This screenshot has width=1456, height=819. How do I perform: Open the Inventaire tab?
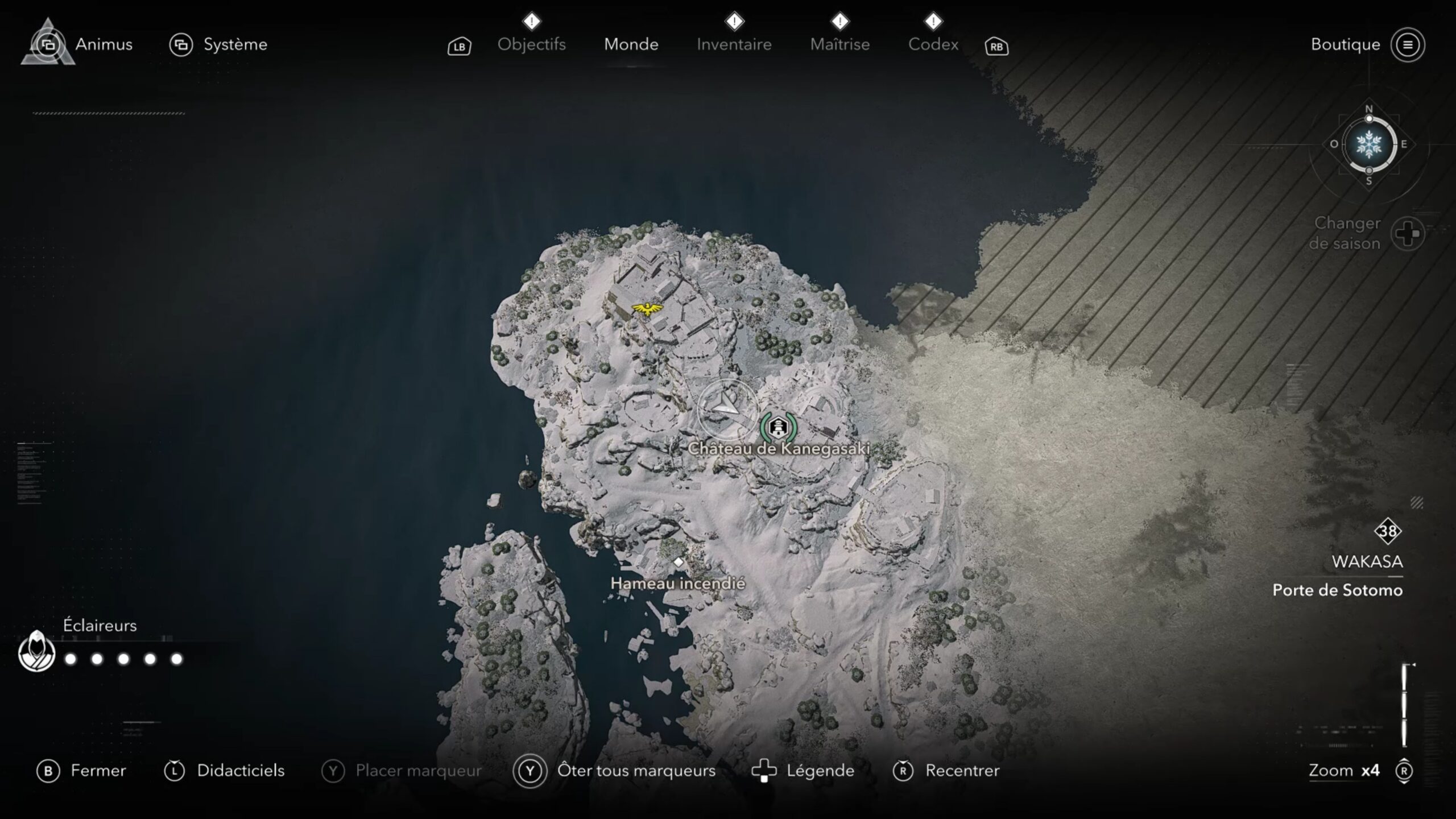(734, 44)
